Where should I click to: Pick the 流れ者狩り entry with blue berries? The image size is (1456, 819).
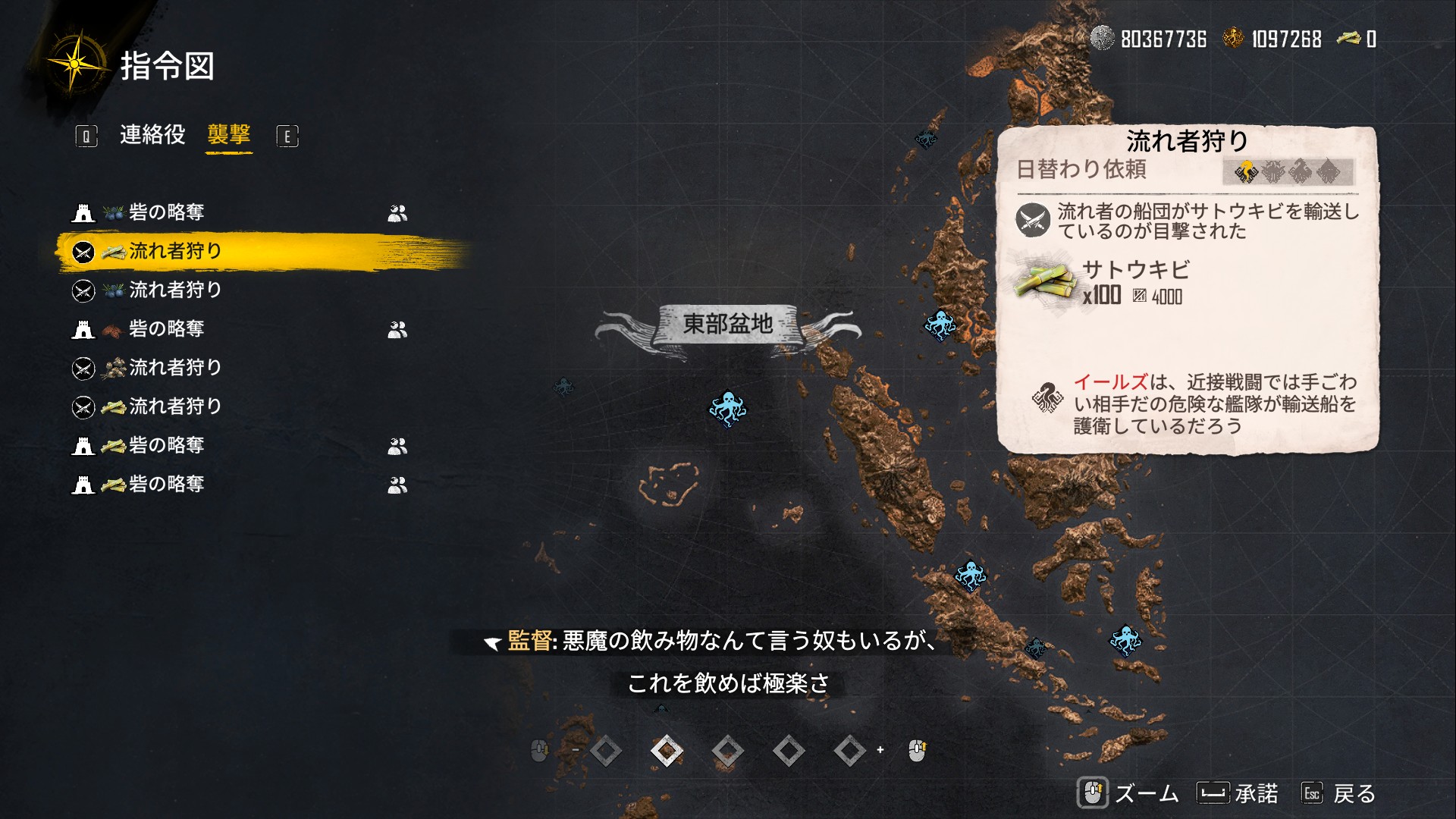174,290
